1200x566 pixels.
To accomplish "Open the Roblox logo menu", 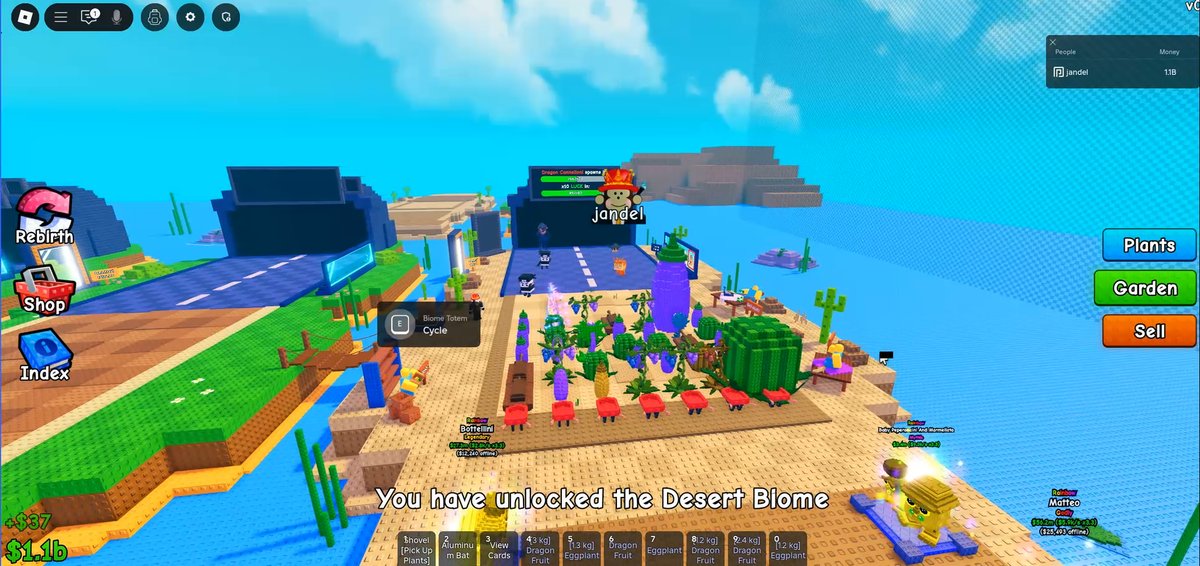I will pyautogui.click(x=24, y=17).
